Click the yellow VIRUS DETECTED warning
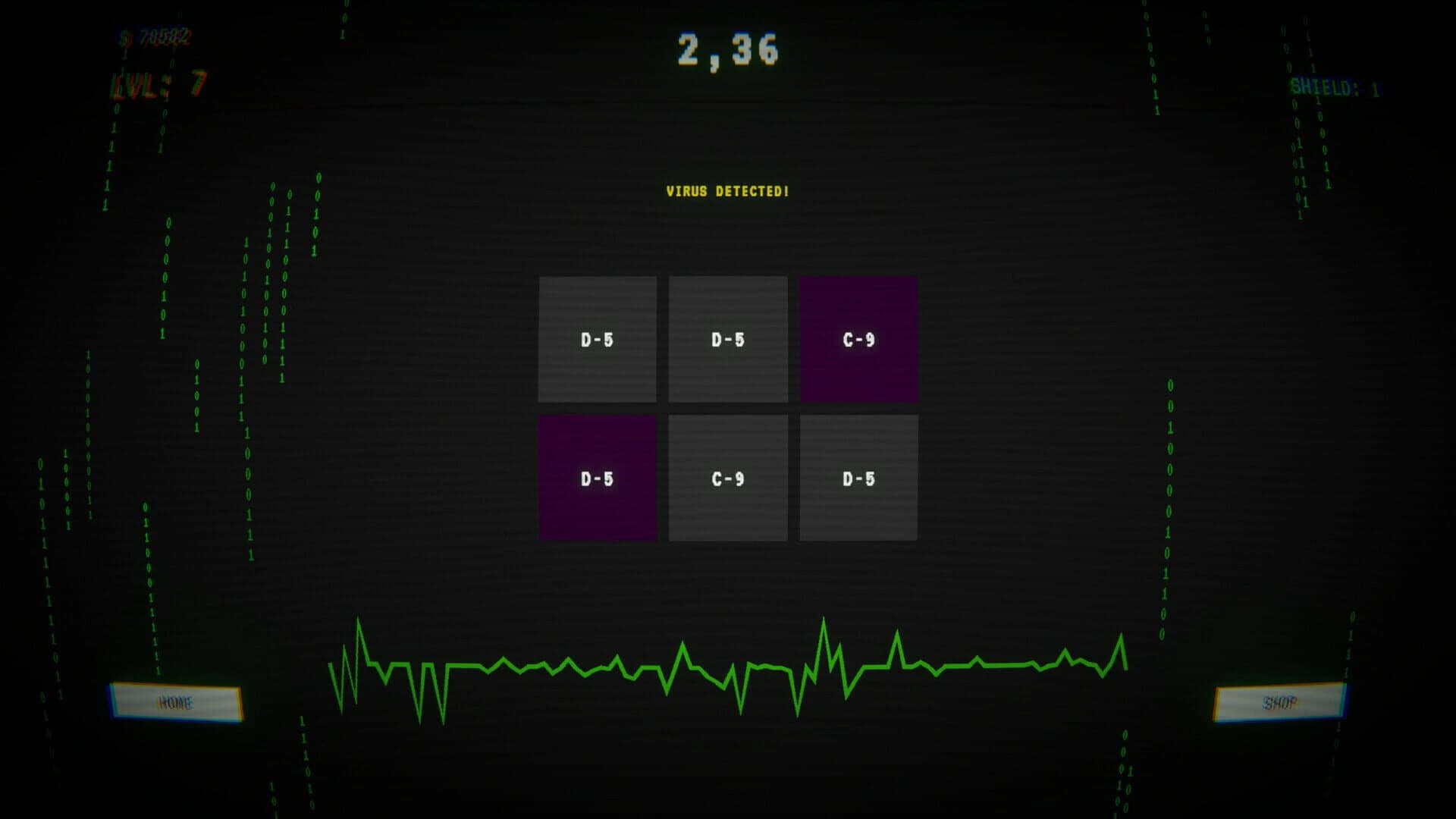This screenshot has width=1456, height=819. click(726, 192)
